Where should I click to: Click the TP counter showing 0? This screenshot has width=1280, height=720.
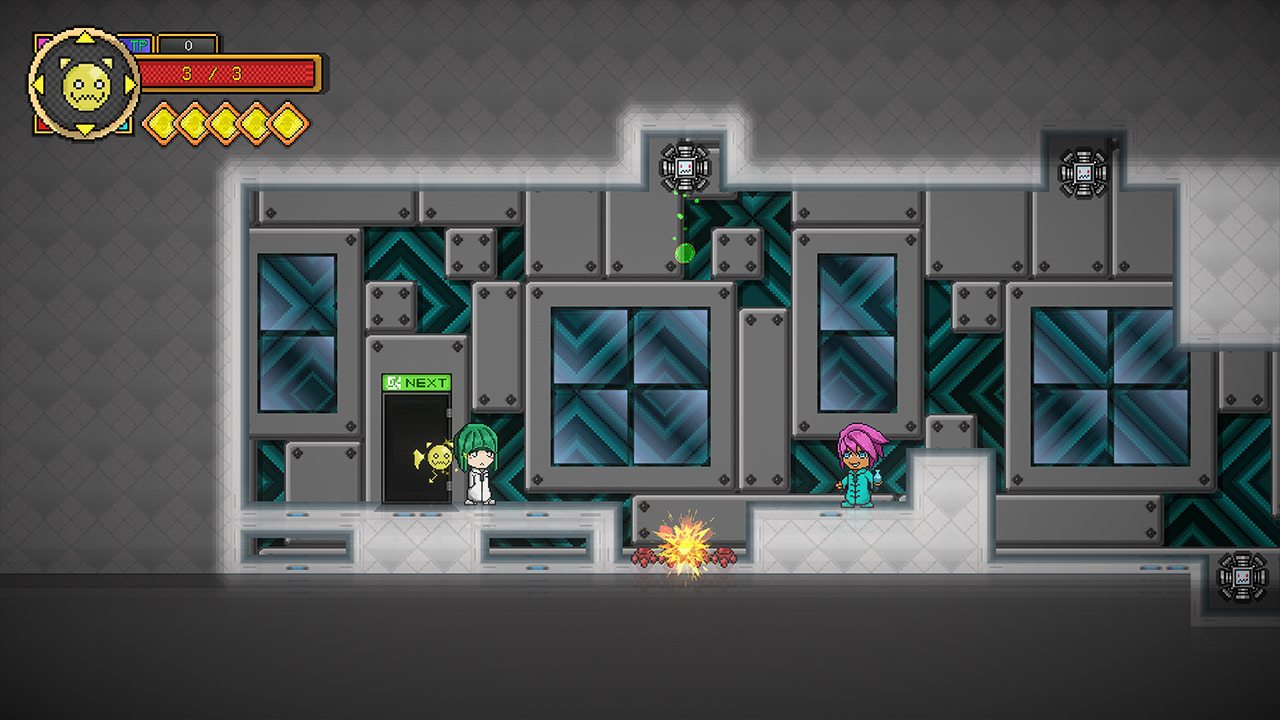click(x=190, y=45)
